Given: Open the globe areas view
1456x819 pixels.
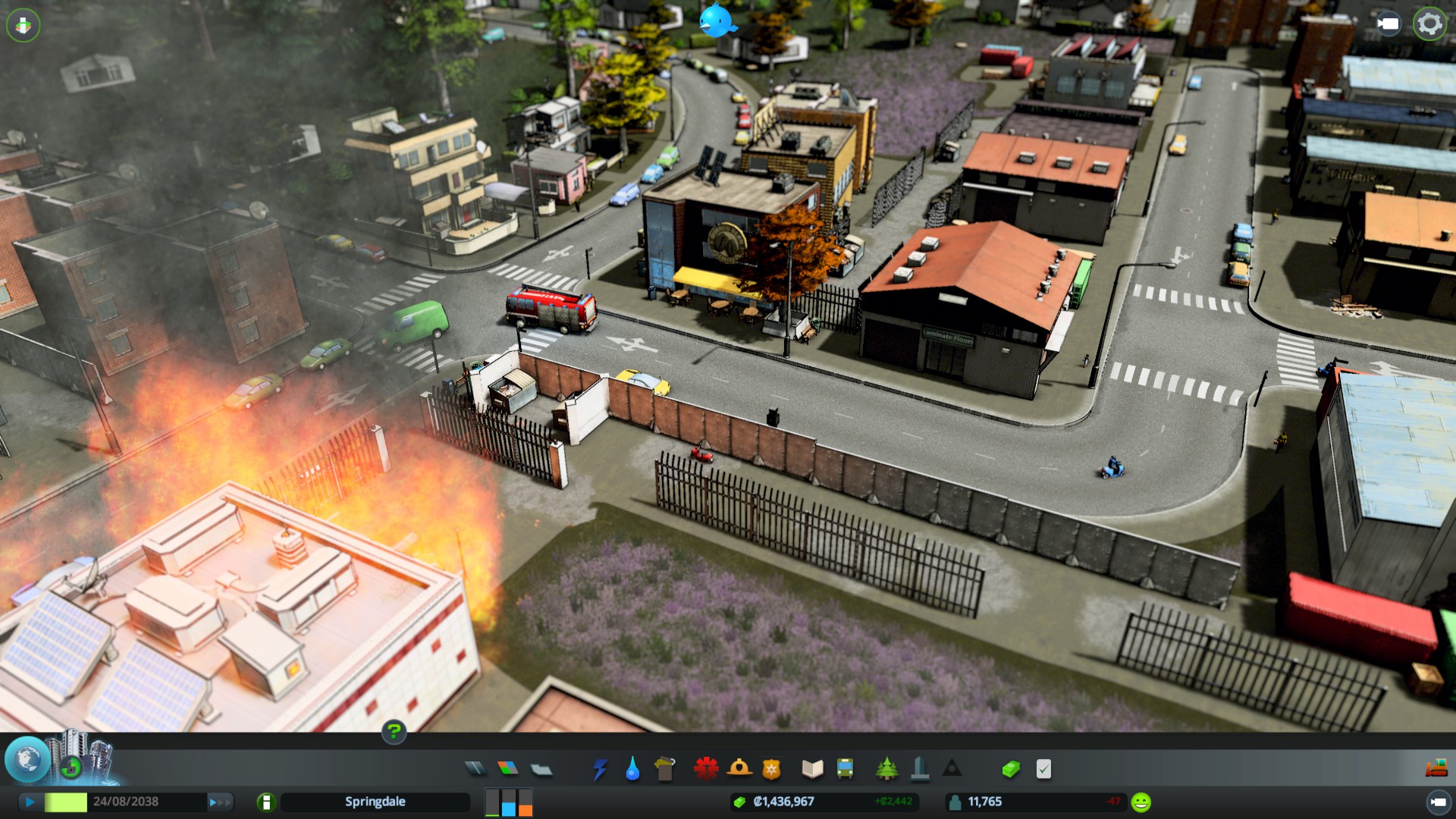Looking at the screenshot, I should click(x=28, y=760).
